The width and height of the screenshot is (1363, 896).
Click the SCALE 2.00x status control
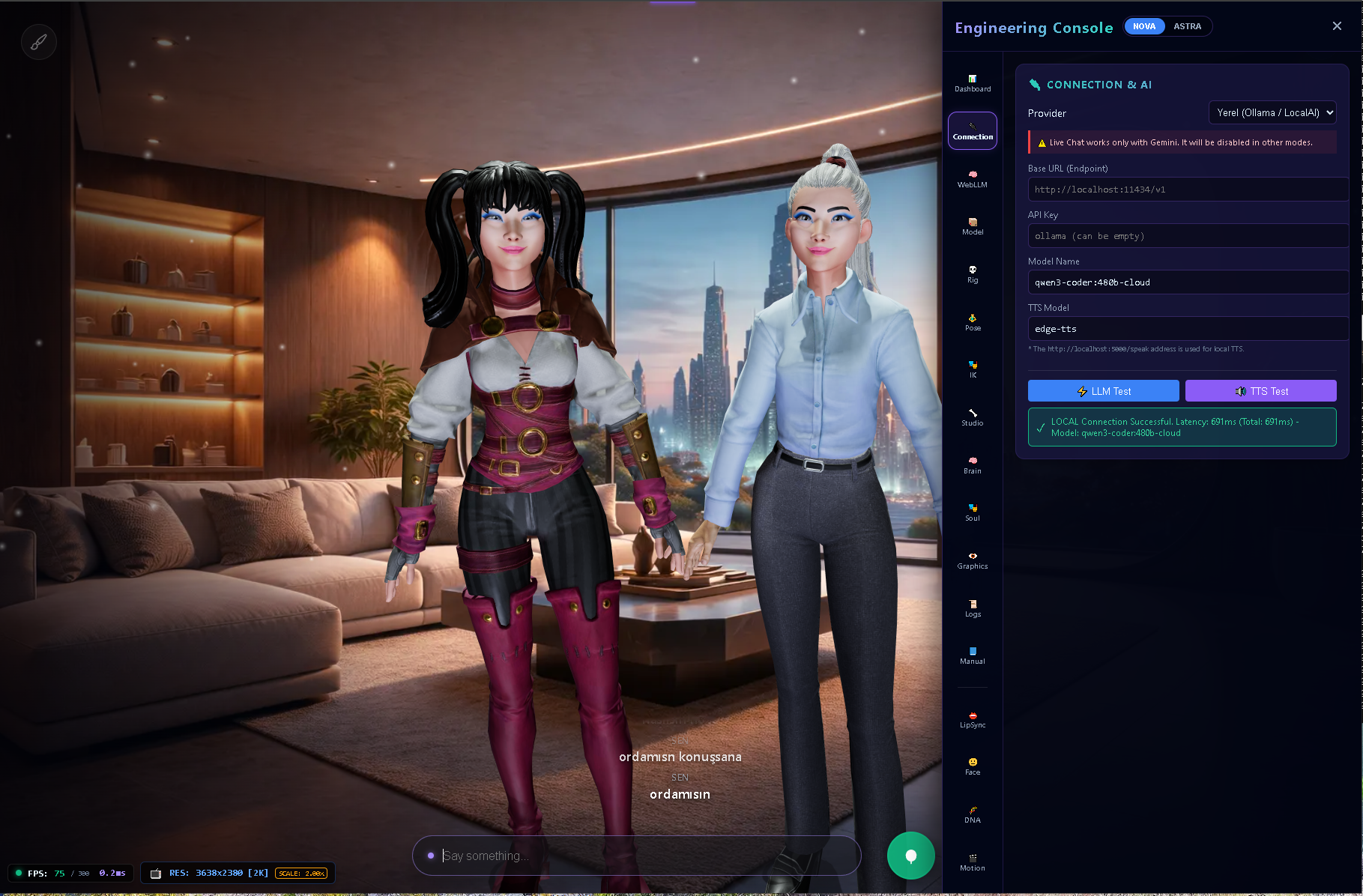tap(300, 873)
